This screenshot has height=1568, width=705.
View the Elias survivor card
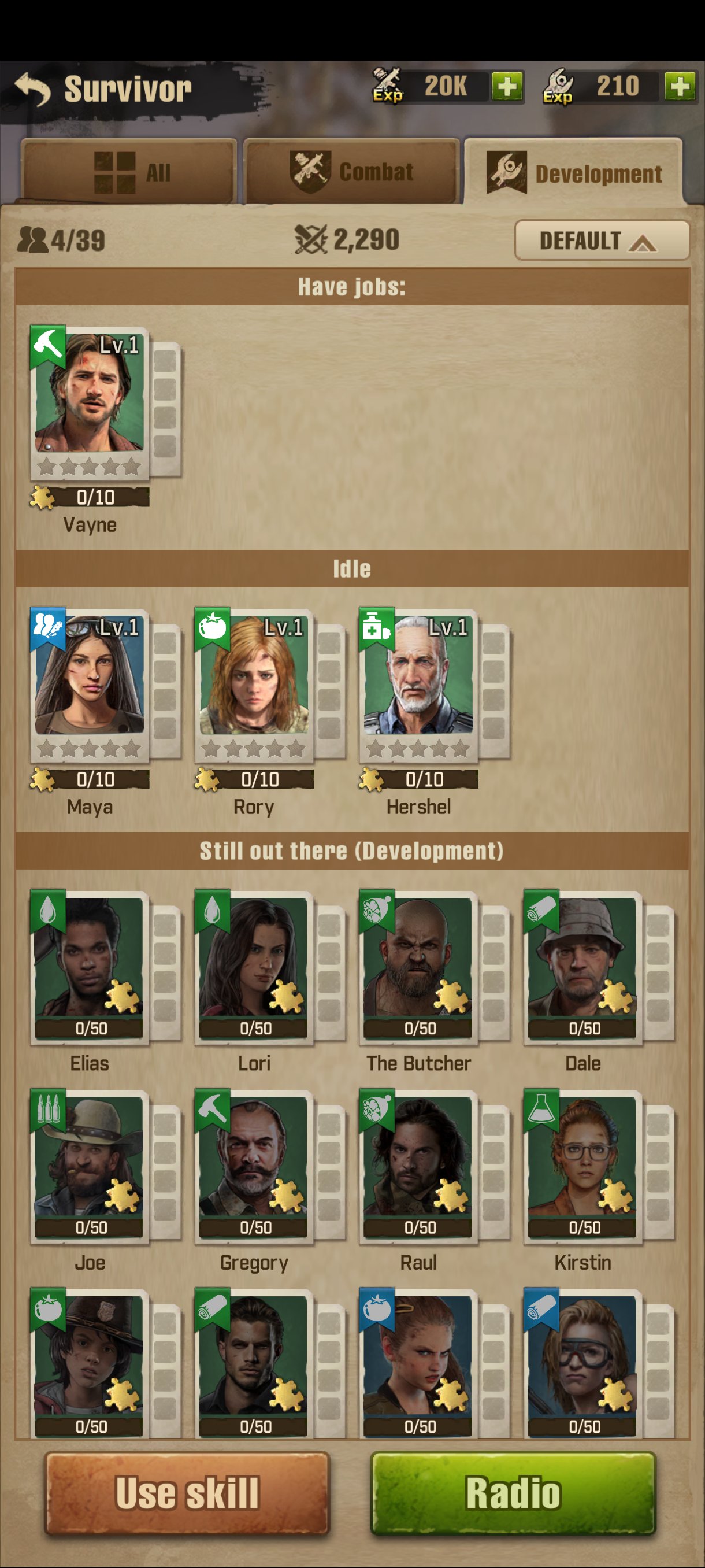coord(90,967)
